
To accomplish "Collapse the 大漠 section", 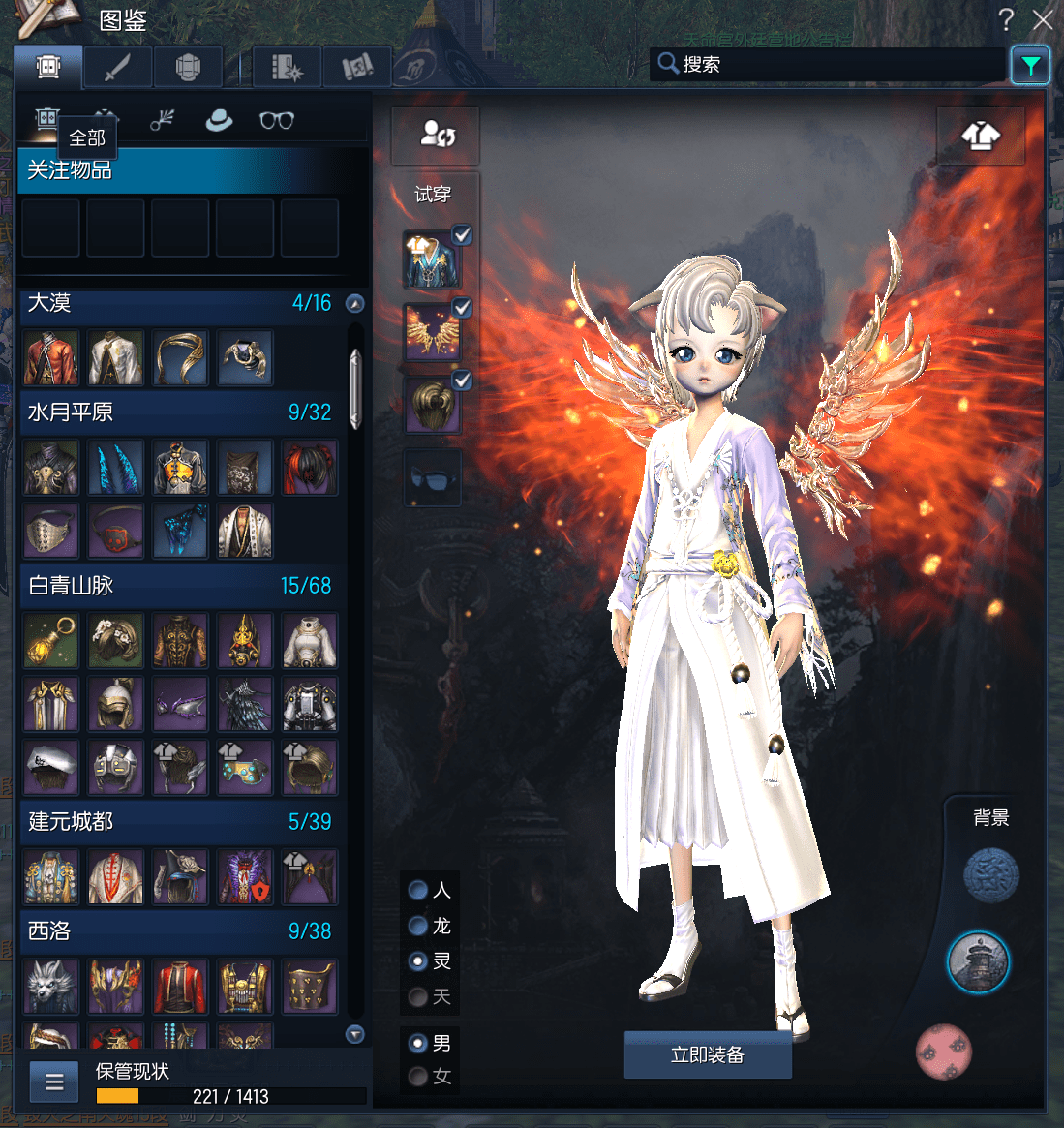I will [x=355, y=304].
